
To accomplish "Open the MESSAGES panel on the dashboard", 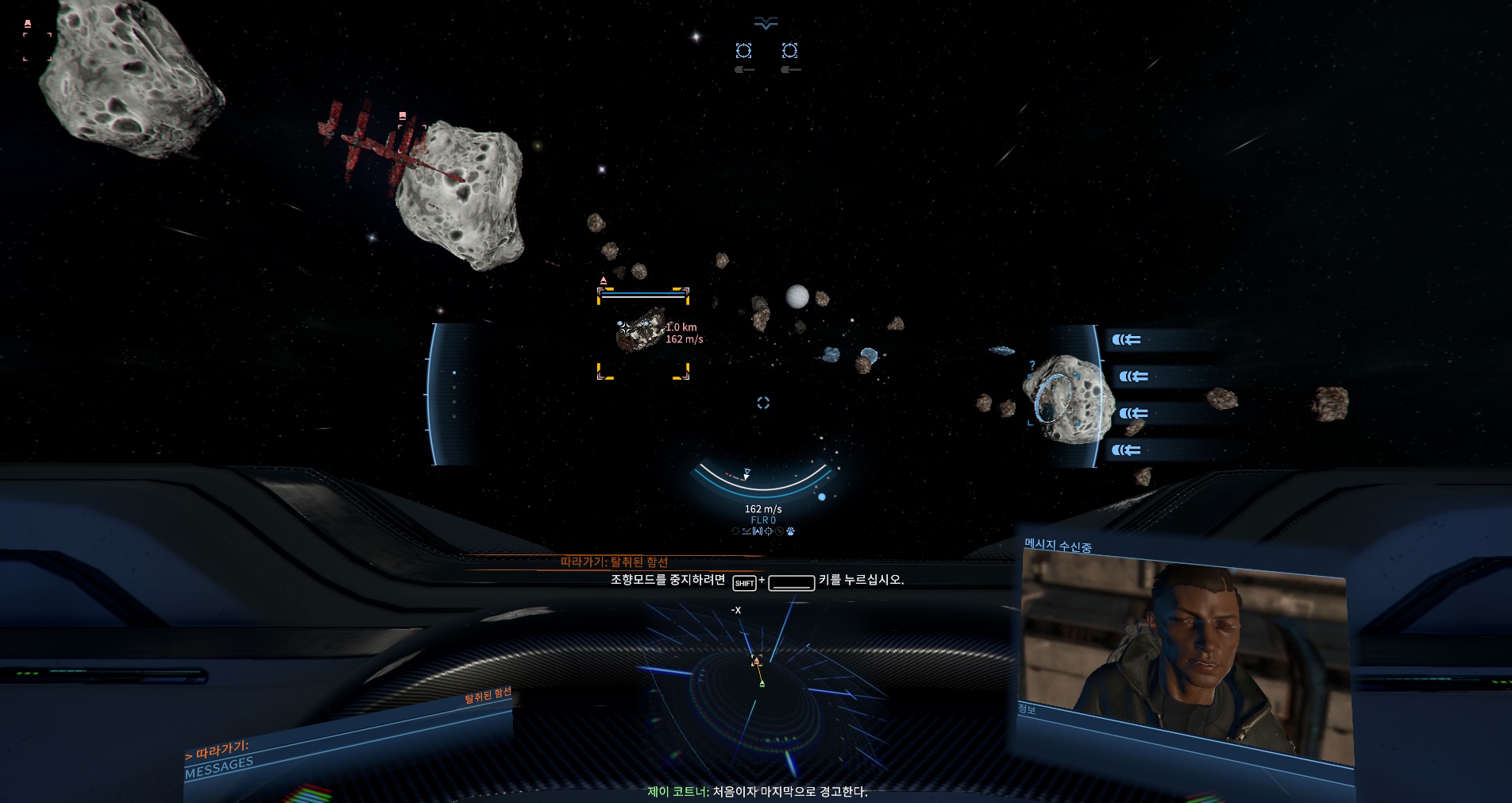I will 219,766.
